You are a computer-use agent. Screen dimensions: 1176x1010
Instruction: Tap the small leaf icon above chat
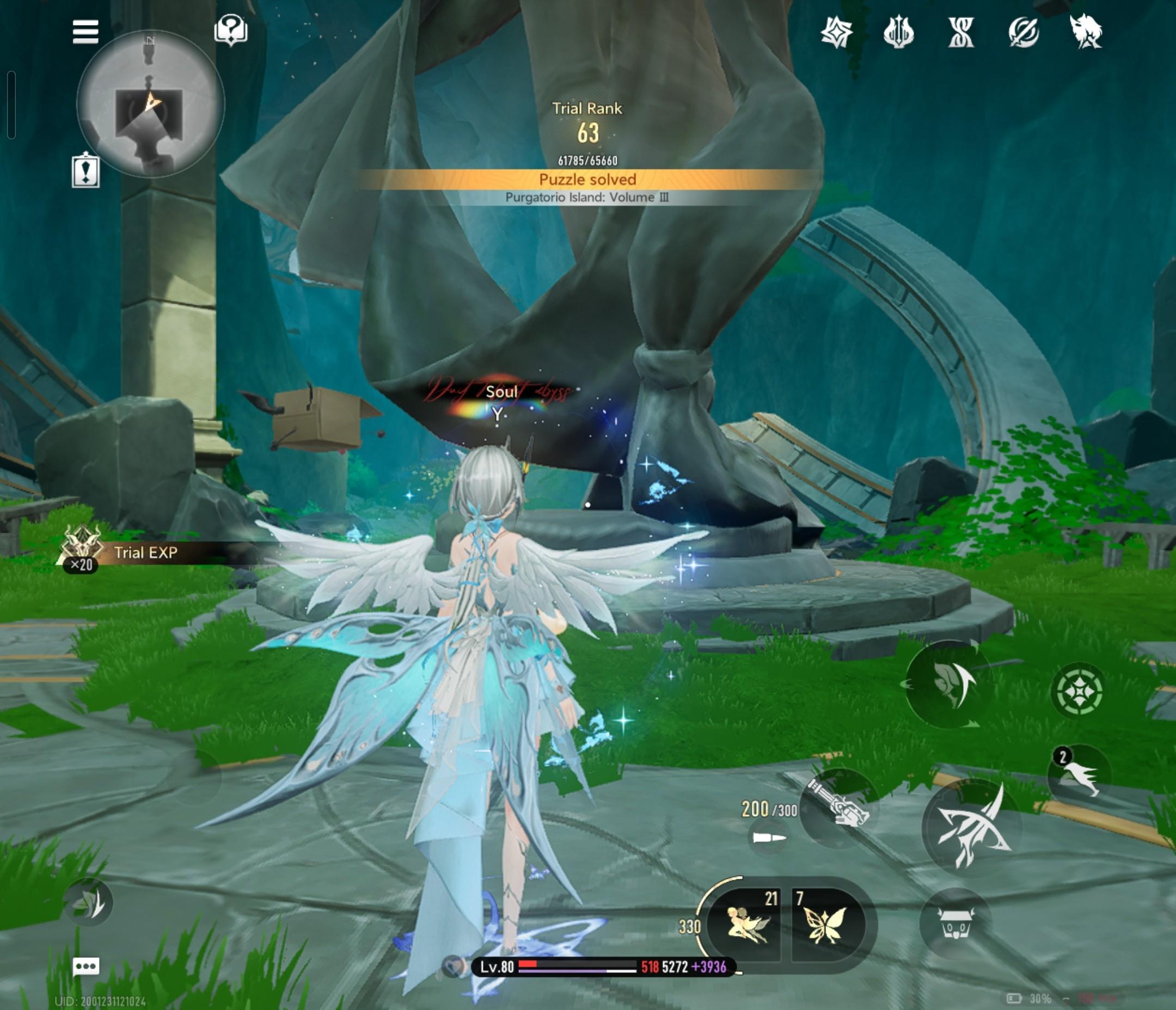click(x=89, y=903)
